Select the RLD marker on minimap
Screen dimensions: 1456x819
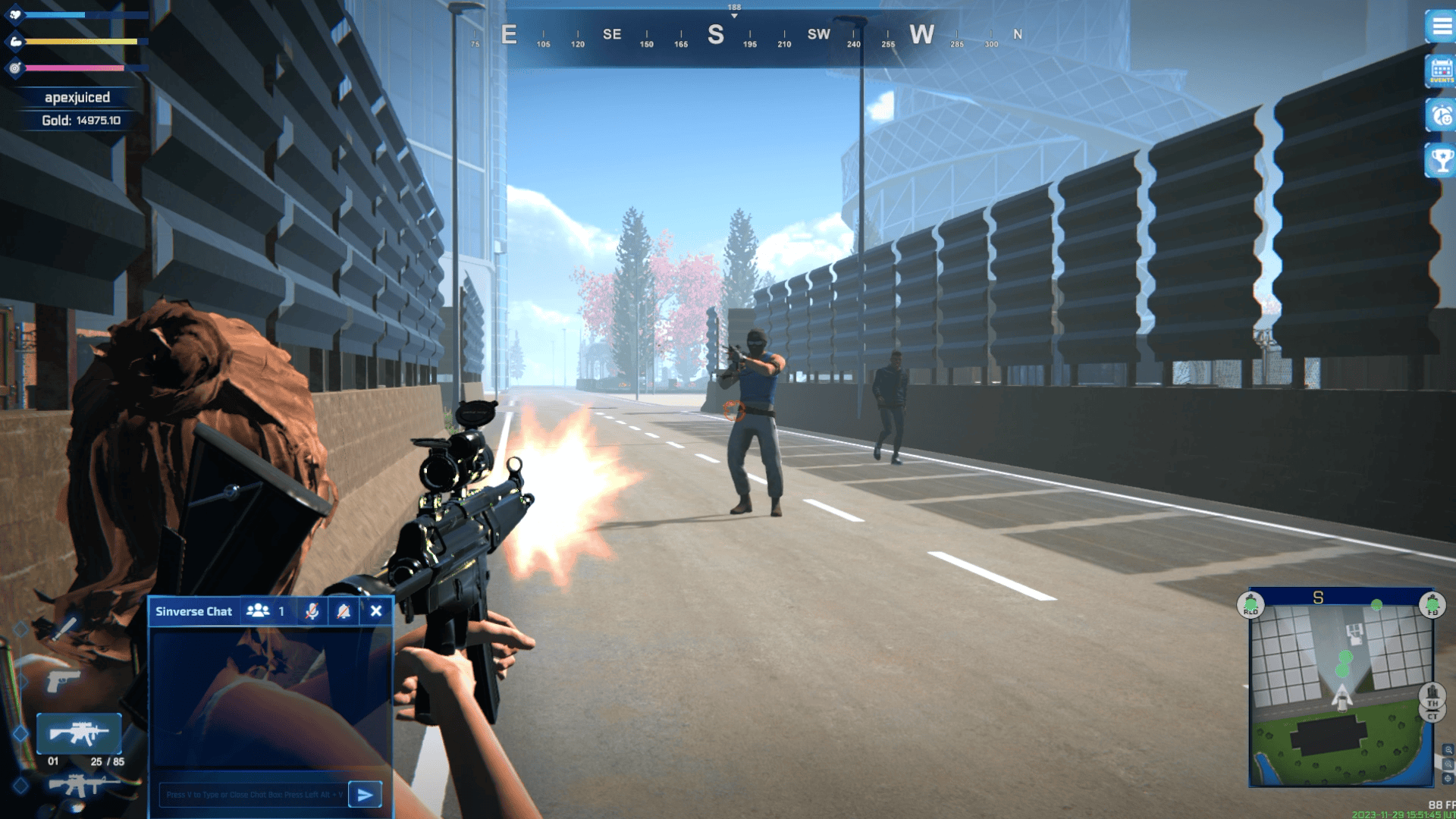pyautogui.click(x=1251, y=605)
